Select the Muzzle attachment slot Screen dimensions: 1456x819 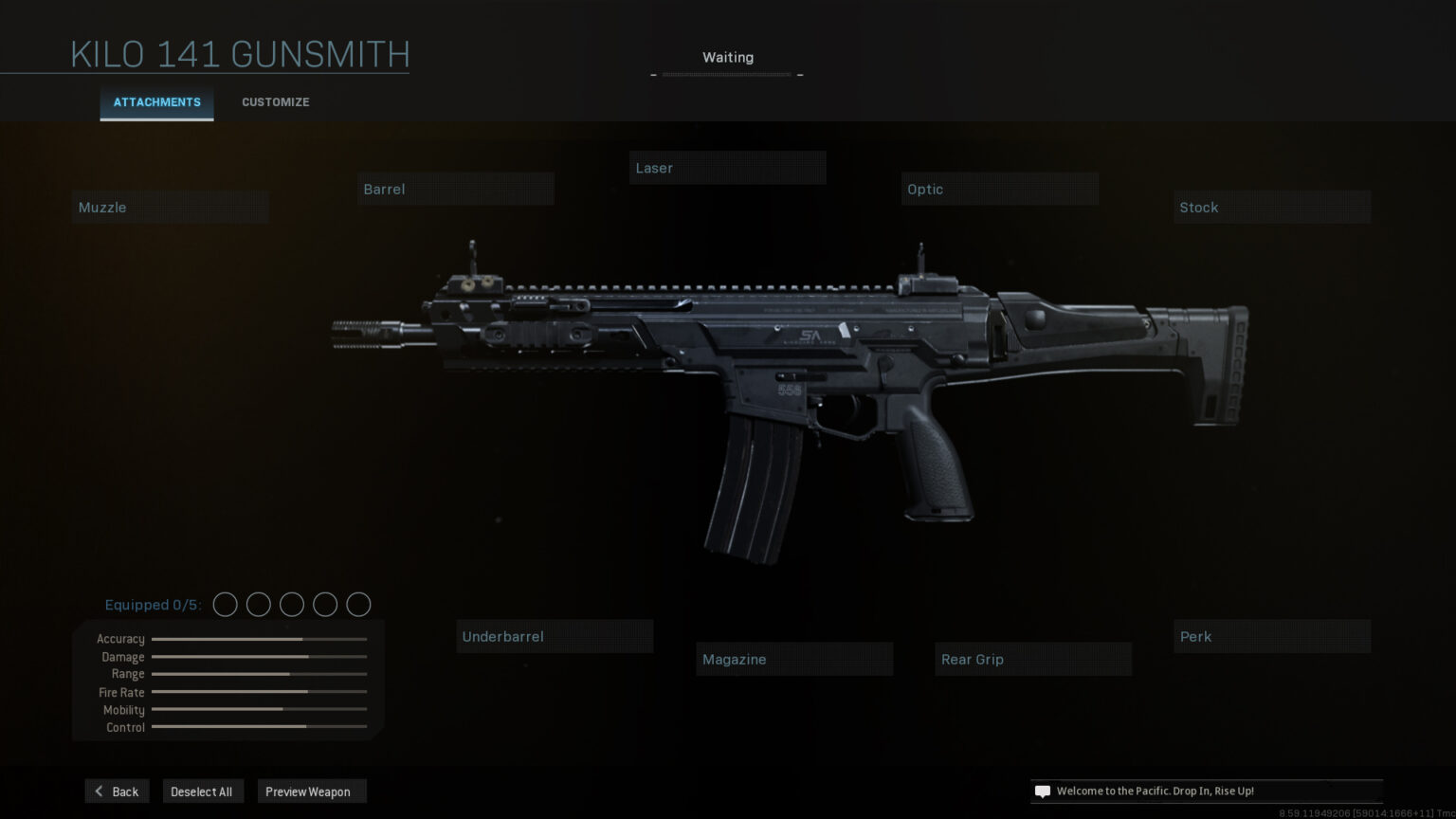click(170, 208)
